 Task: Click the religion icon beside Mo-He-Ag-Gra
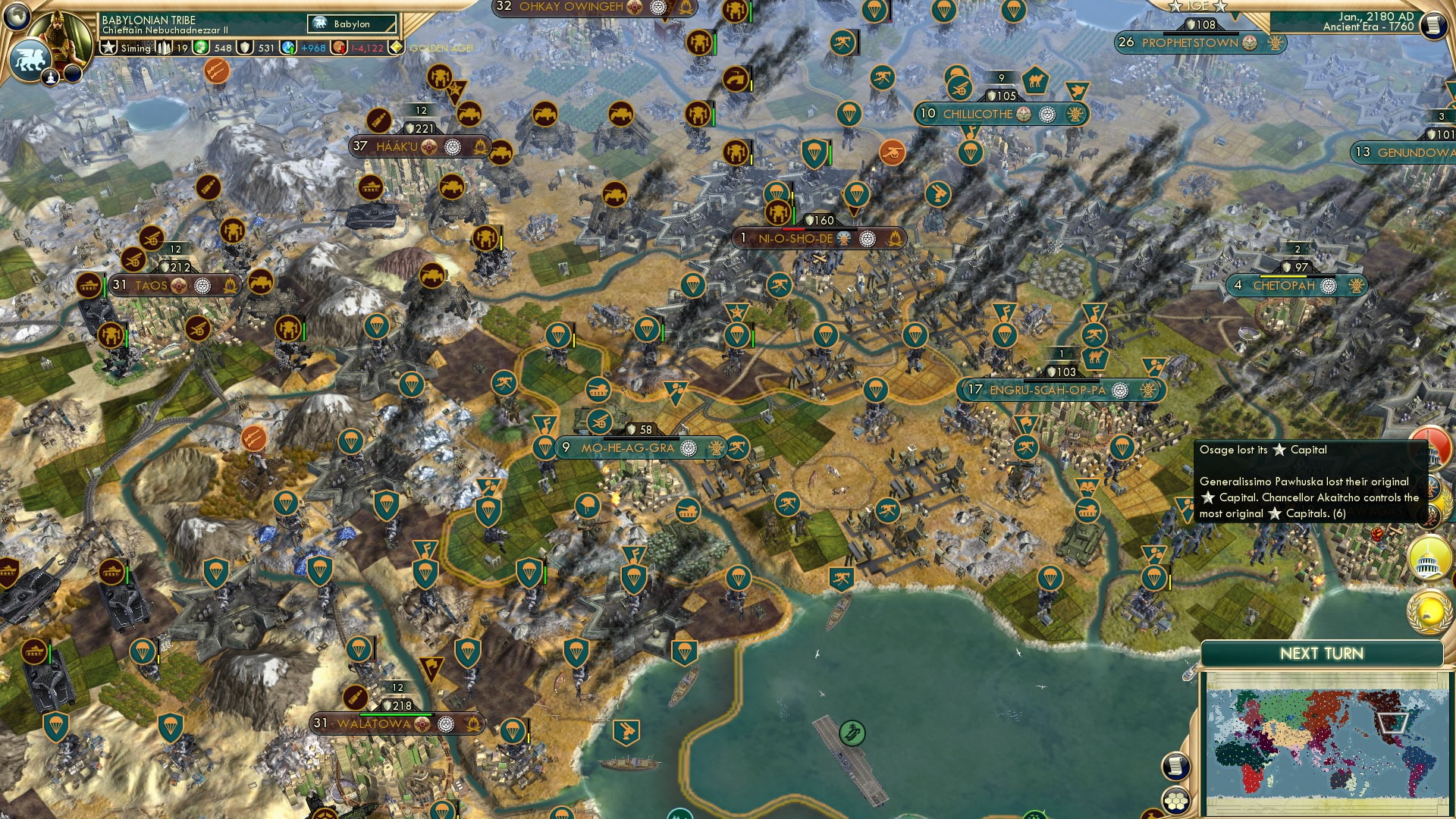[x=688, y=449]
